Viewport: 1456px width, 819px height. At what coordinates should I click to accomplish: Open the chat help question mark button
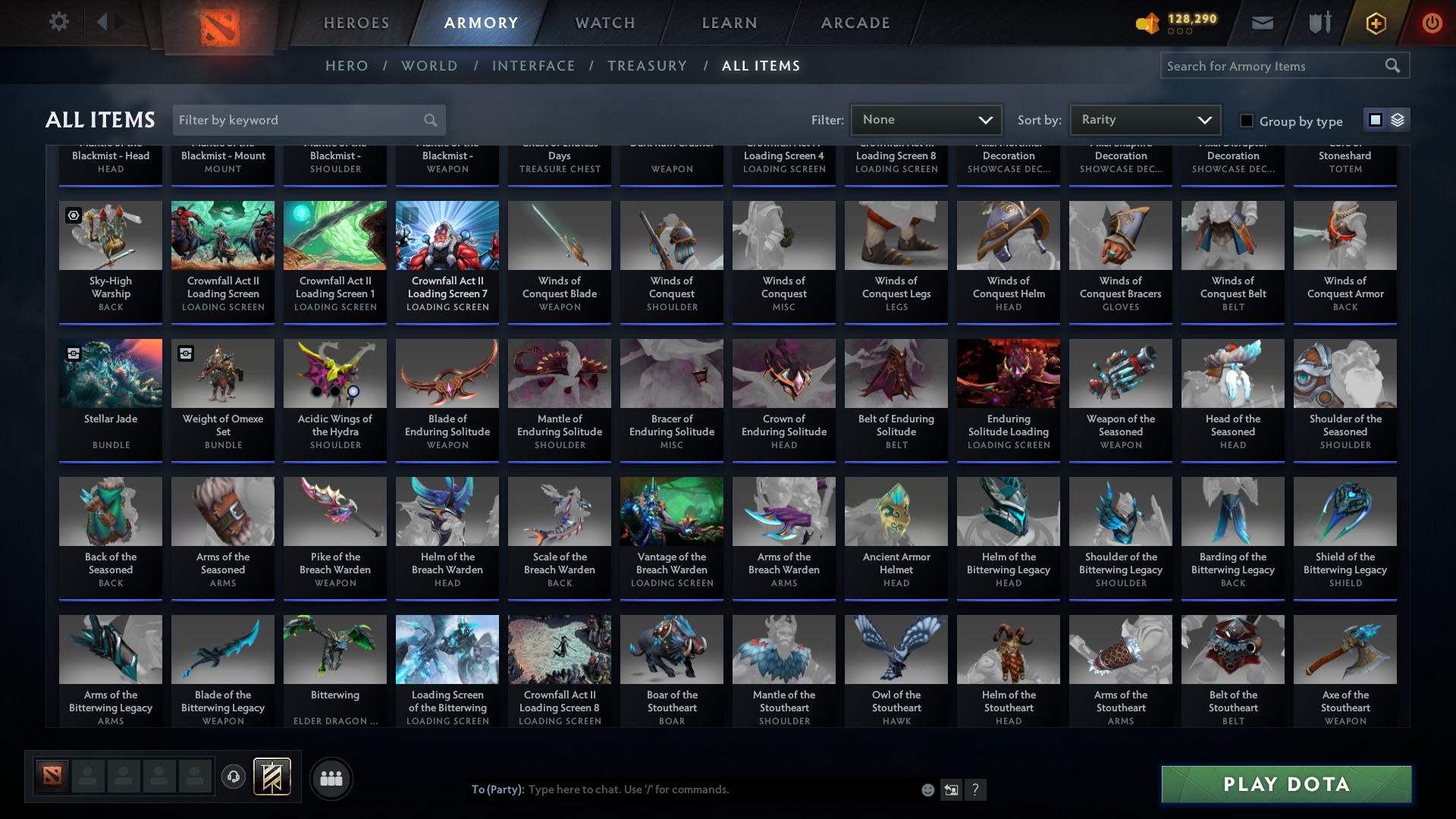click(x=976, y=789)
